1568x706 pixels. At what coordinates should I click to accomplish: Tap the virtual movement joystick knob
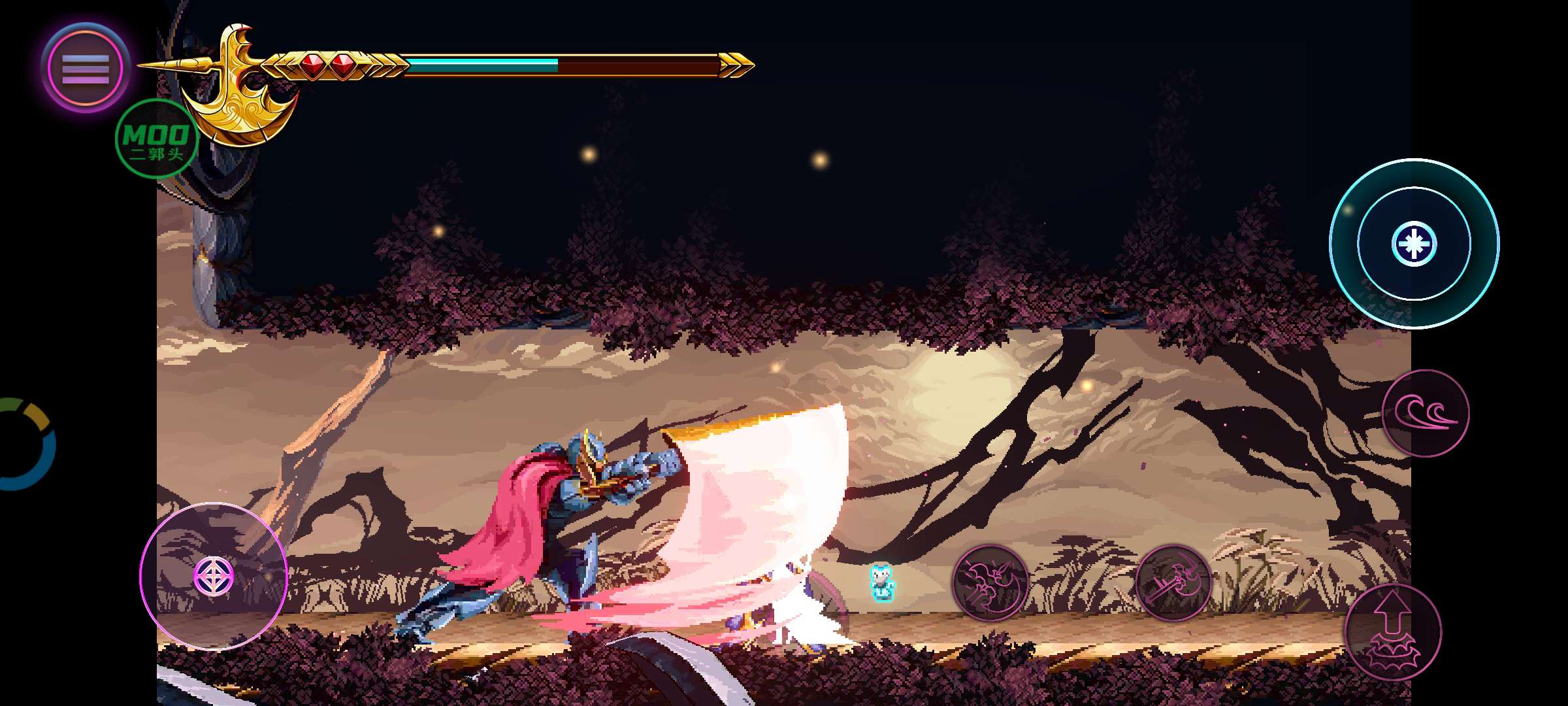pyautogui.click(x=214, y=576)
